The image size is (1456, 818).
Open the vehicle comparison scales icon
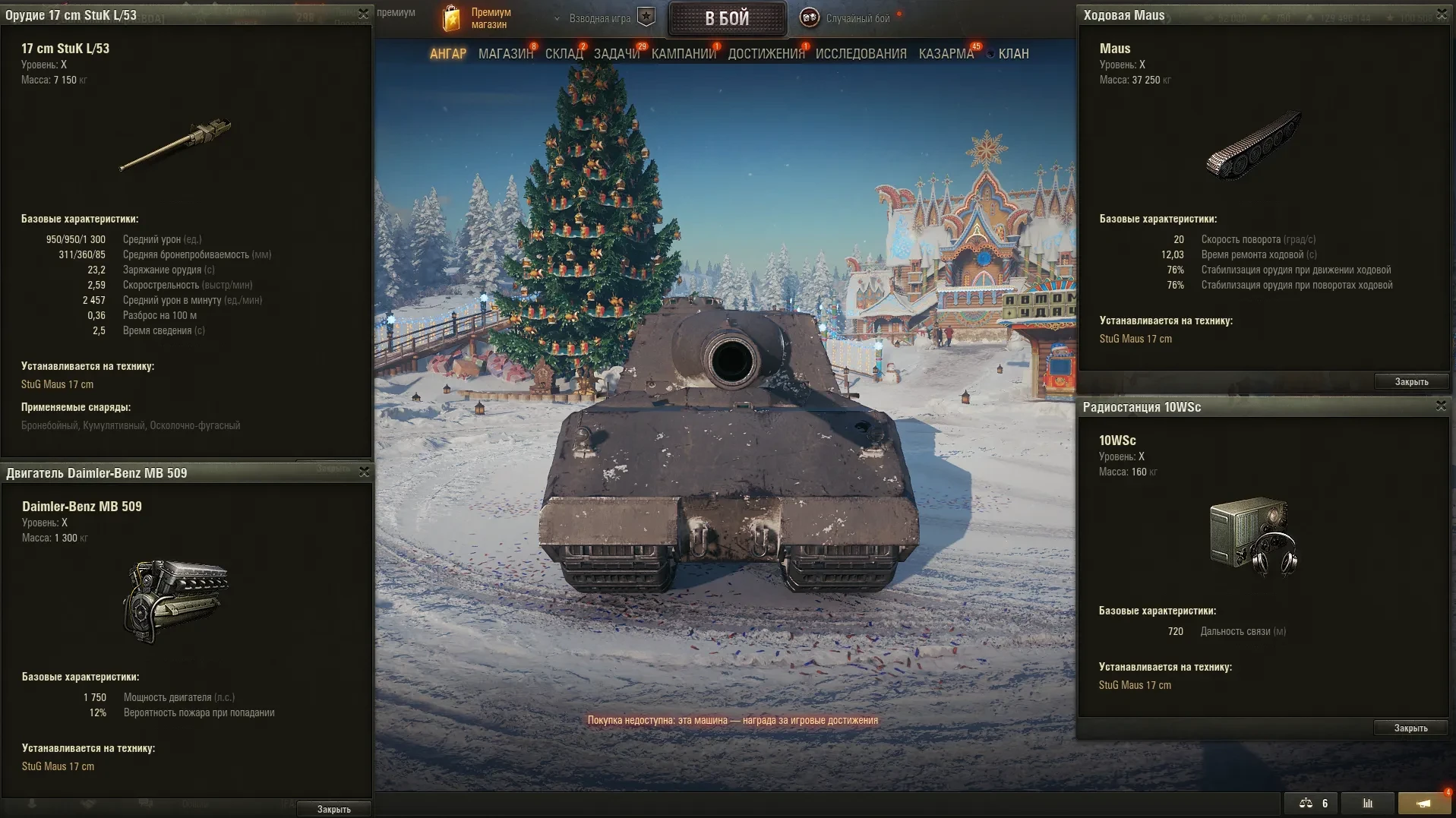[1312, 804]
